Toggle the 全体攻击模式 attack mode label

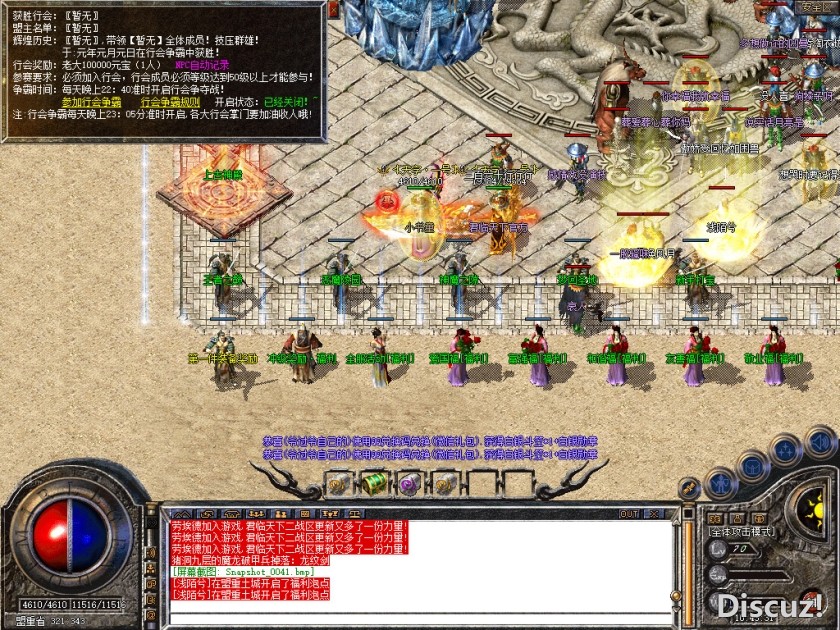click(x=741, y=532)
